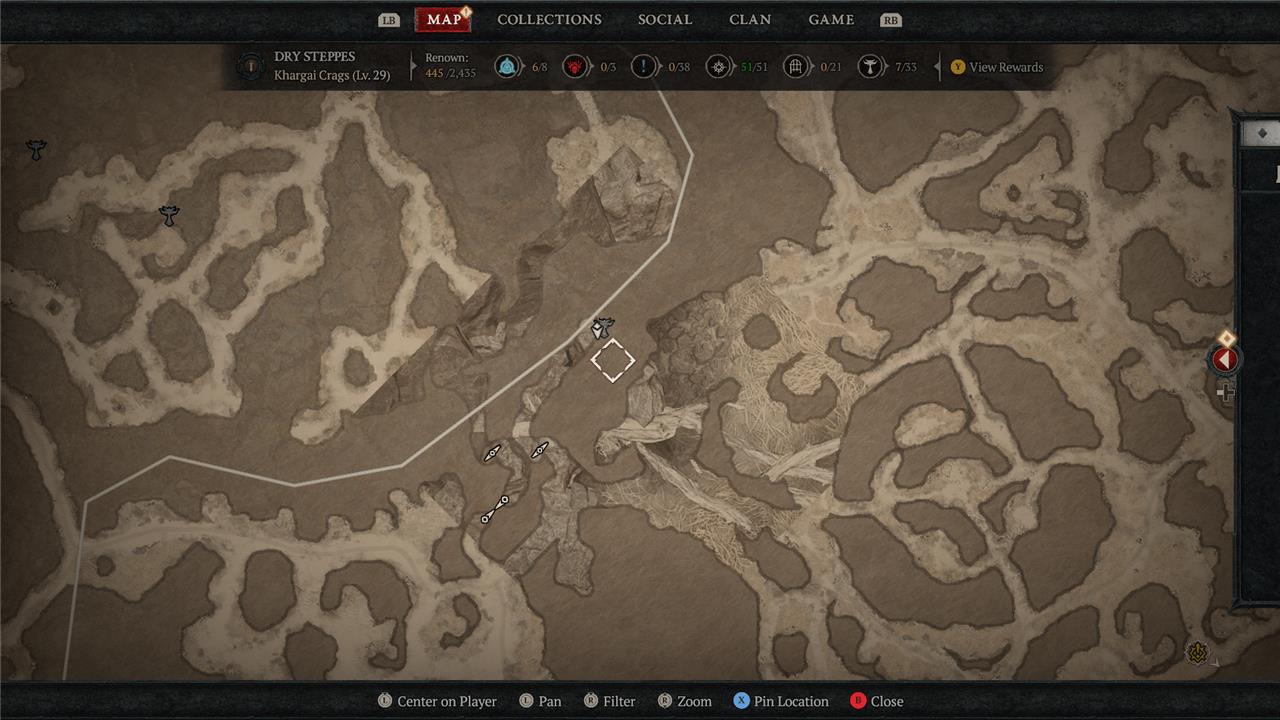The image size is (1280, 720).
Task: Click the active Map tab
Action: pos(443,20)
